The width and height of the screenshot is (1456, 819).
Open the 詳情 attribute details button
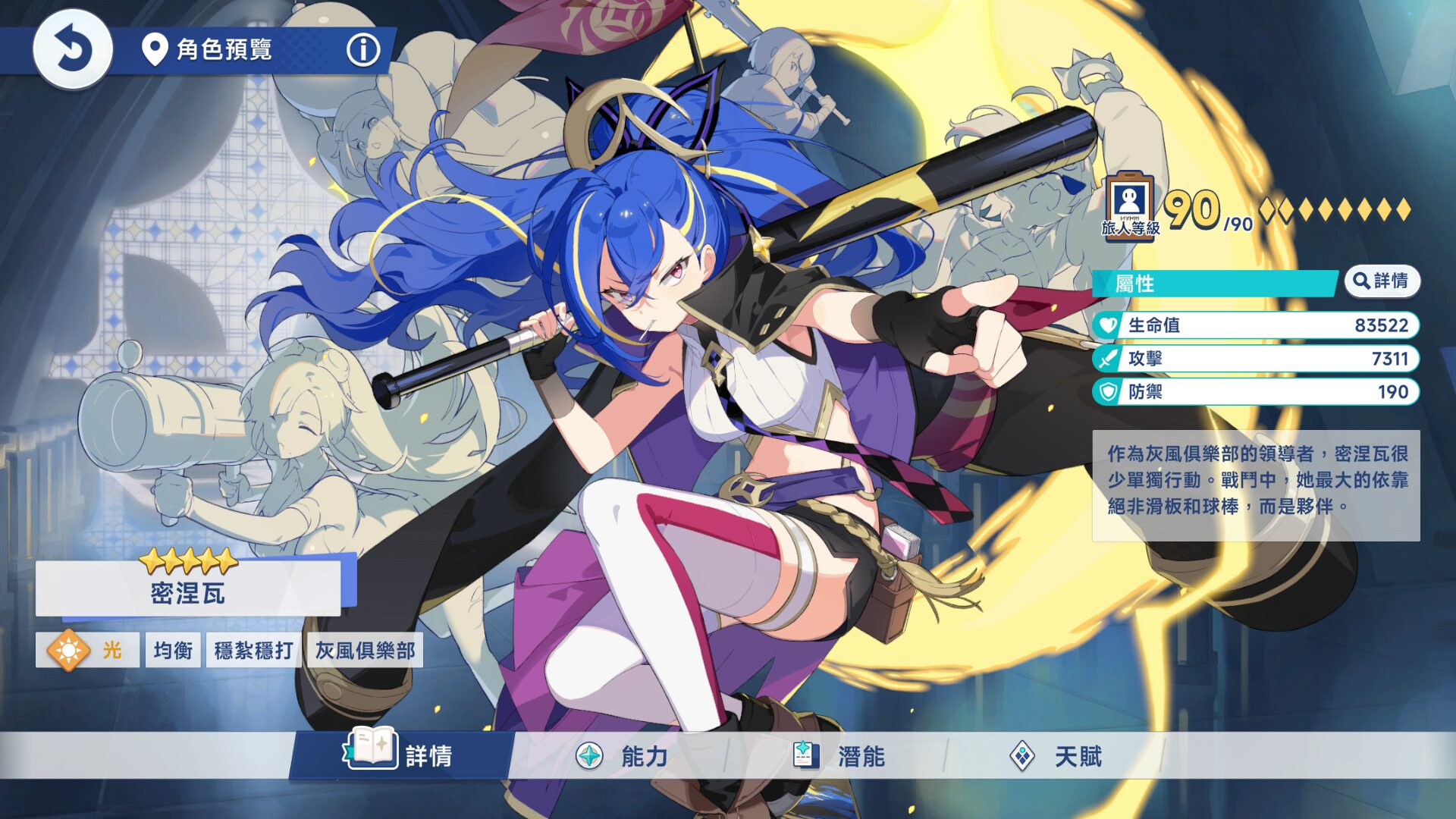pyautogui.click(x=1382, y=281)
